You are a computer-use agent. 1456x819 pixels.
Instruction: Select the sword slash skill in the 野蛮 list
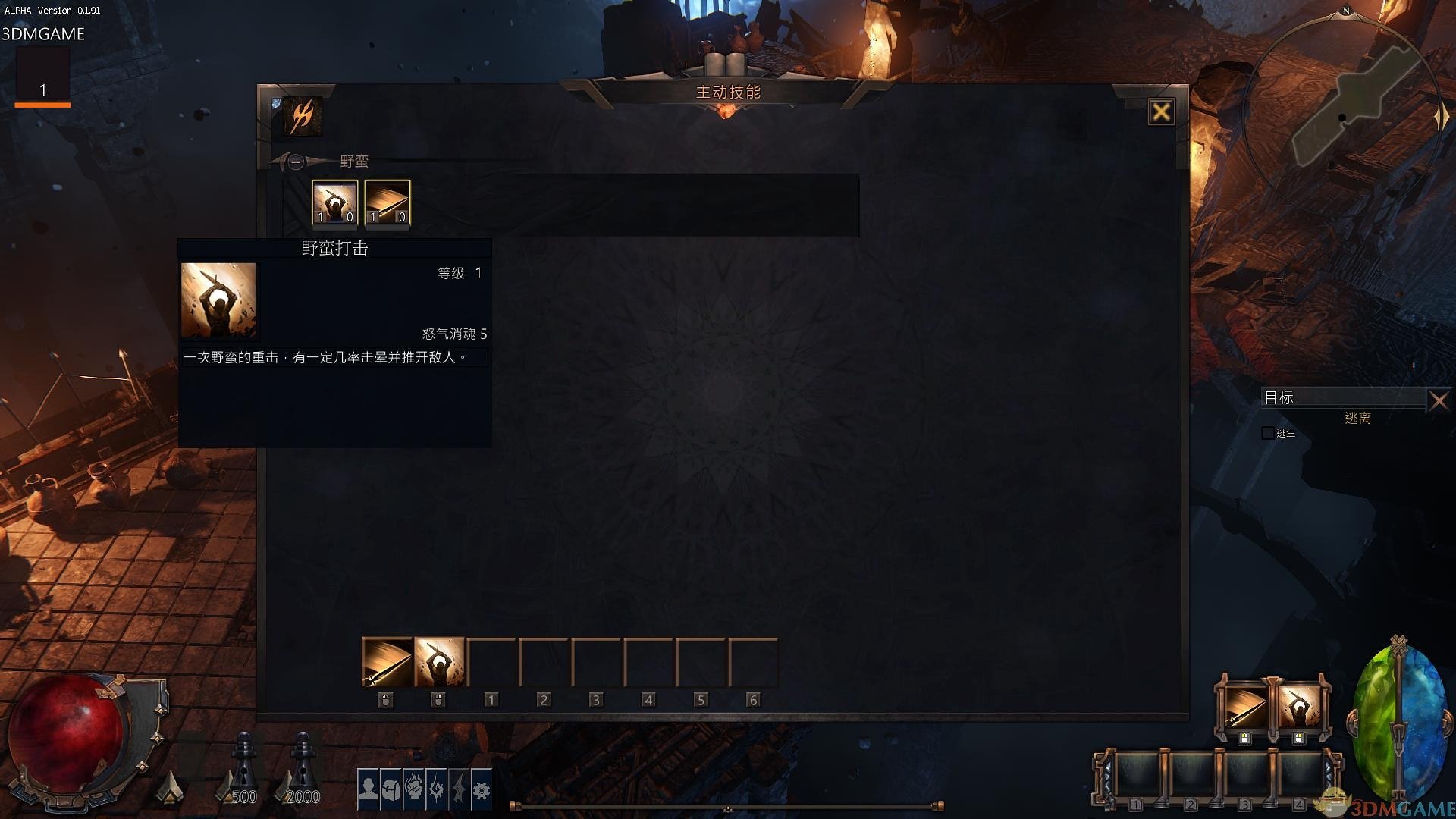388,203
